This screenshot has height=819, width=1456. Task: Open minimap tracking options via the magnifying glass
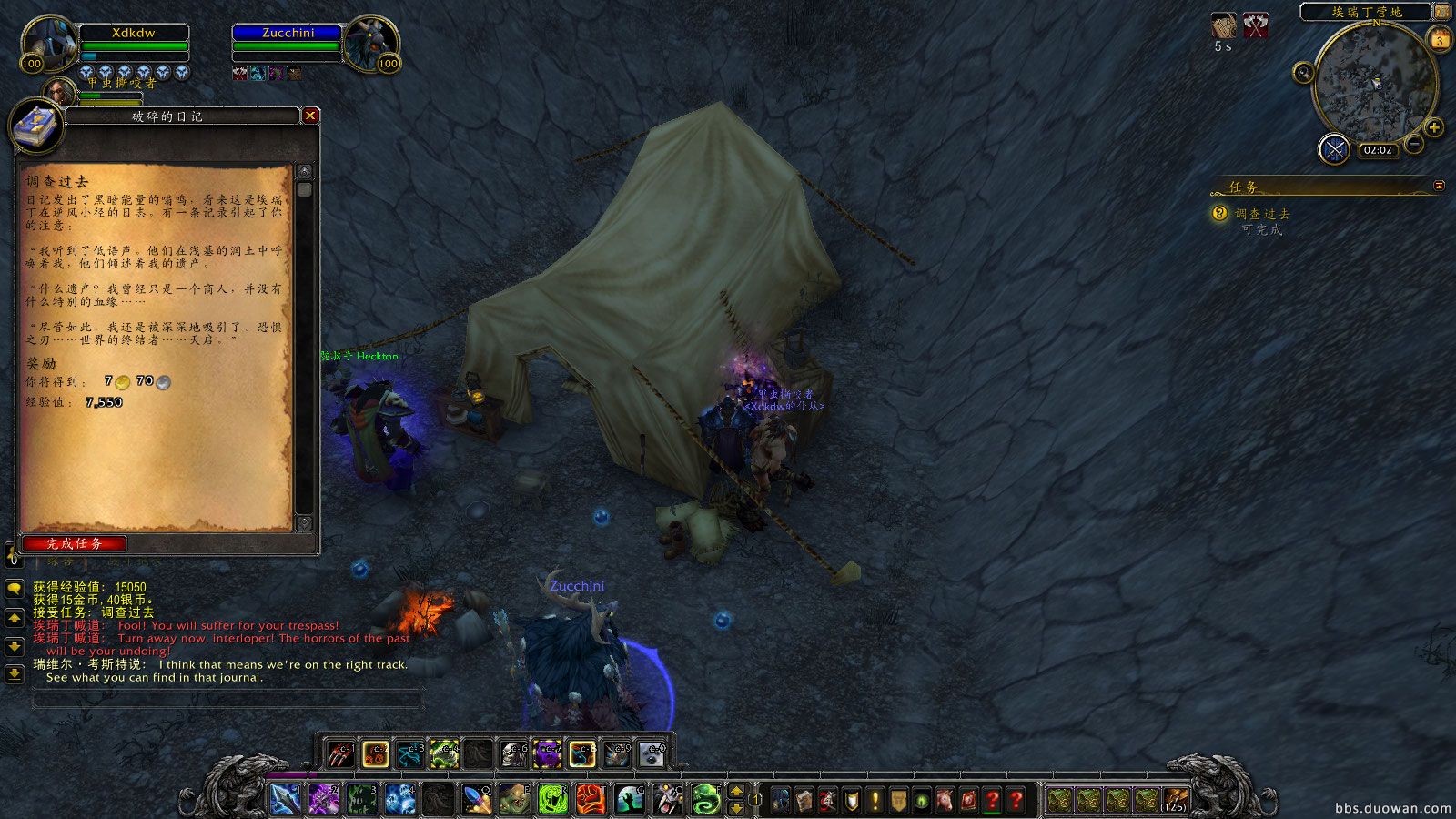pyautogui.click(x=1302, y=72)
